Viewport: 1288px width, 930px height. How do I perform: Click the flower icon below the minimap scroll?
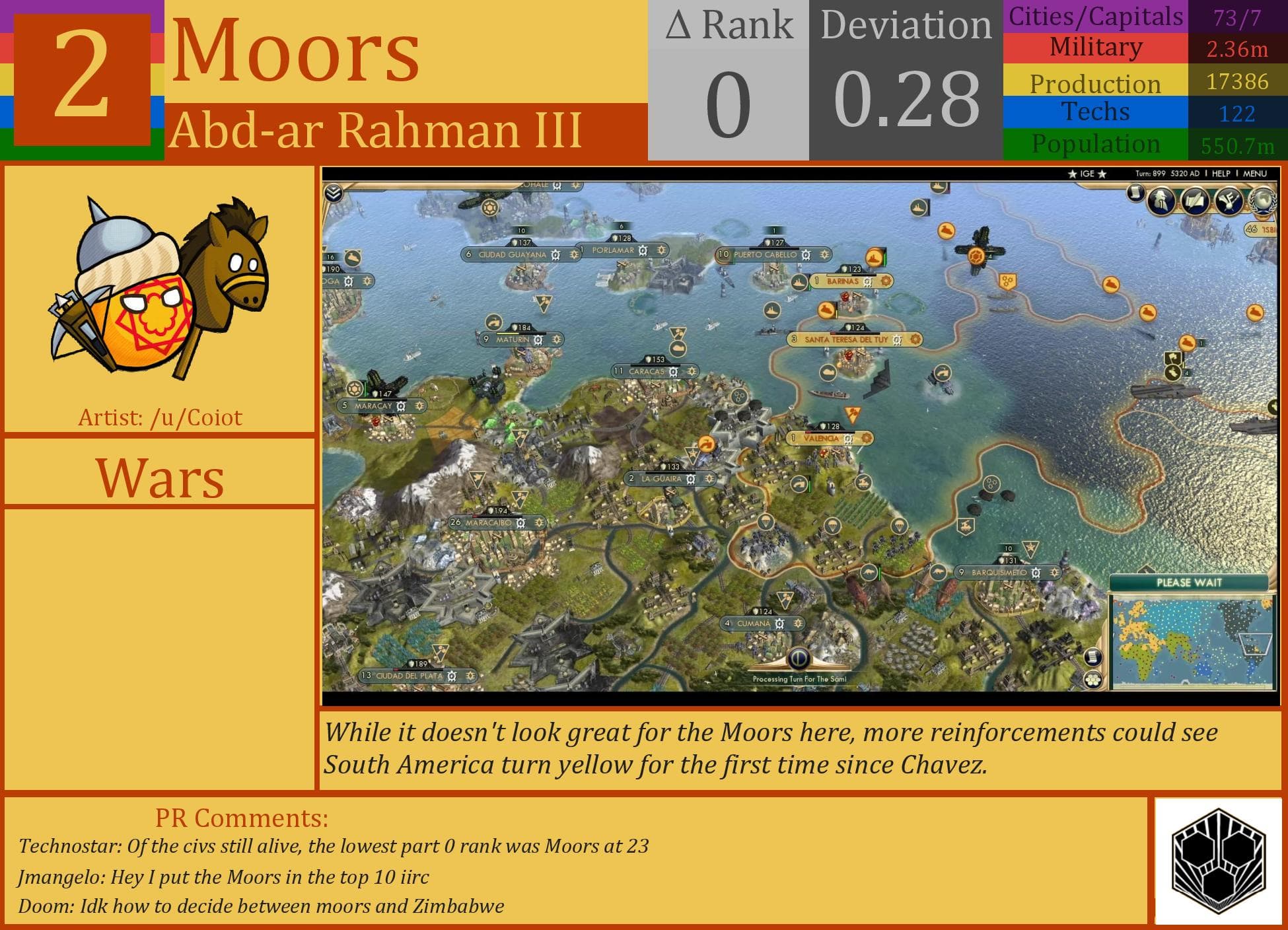pos(1093,680)
